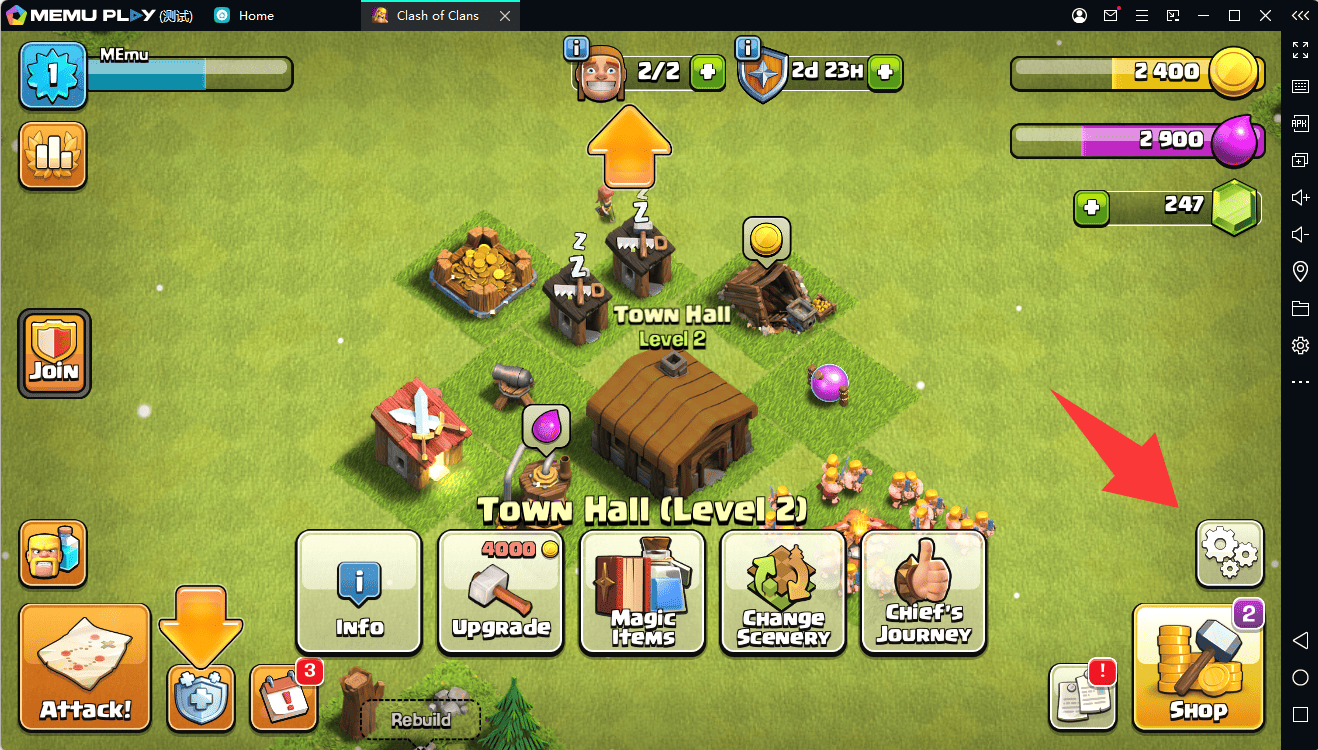Show Town Hall Info
Viewport: 1318px width, 750px height.
(x=359, y=592)
